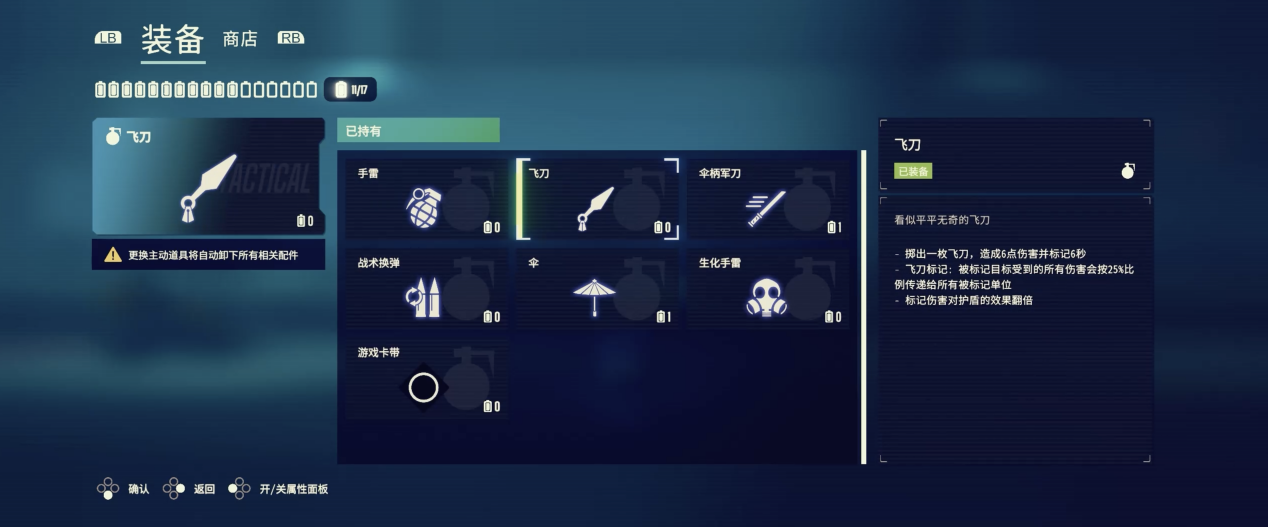Select the 生化手雷 biochemical grenade item
This screenshot has width=1268, height=527.
(x=767, y=289)
